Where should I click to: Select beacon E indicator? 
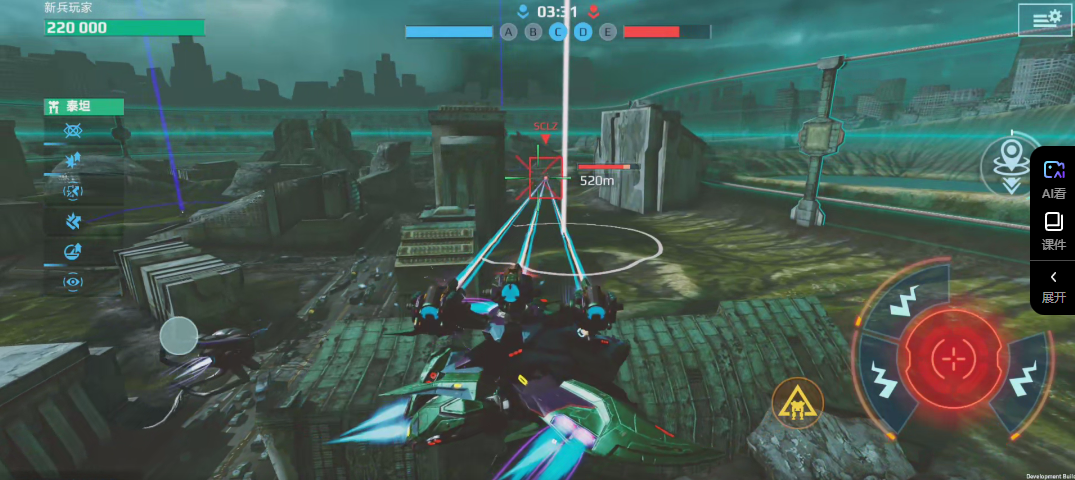607,32
